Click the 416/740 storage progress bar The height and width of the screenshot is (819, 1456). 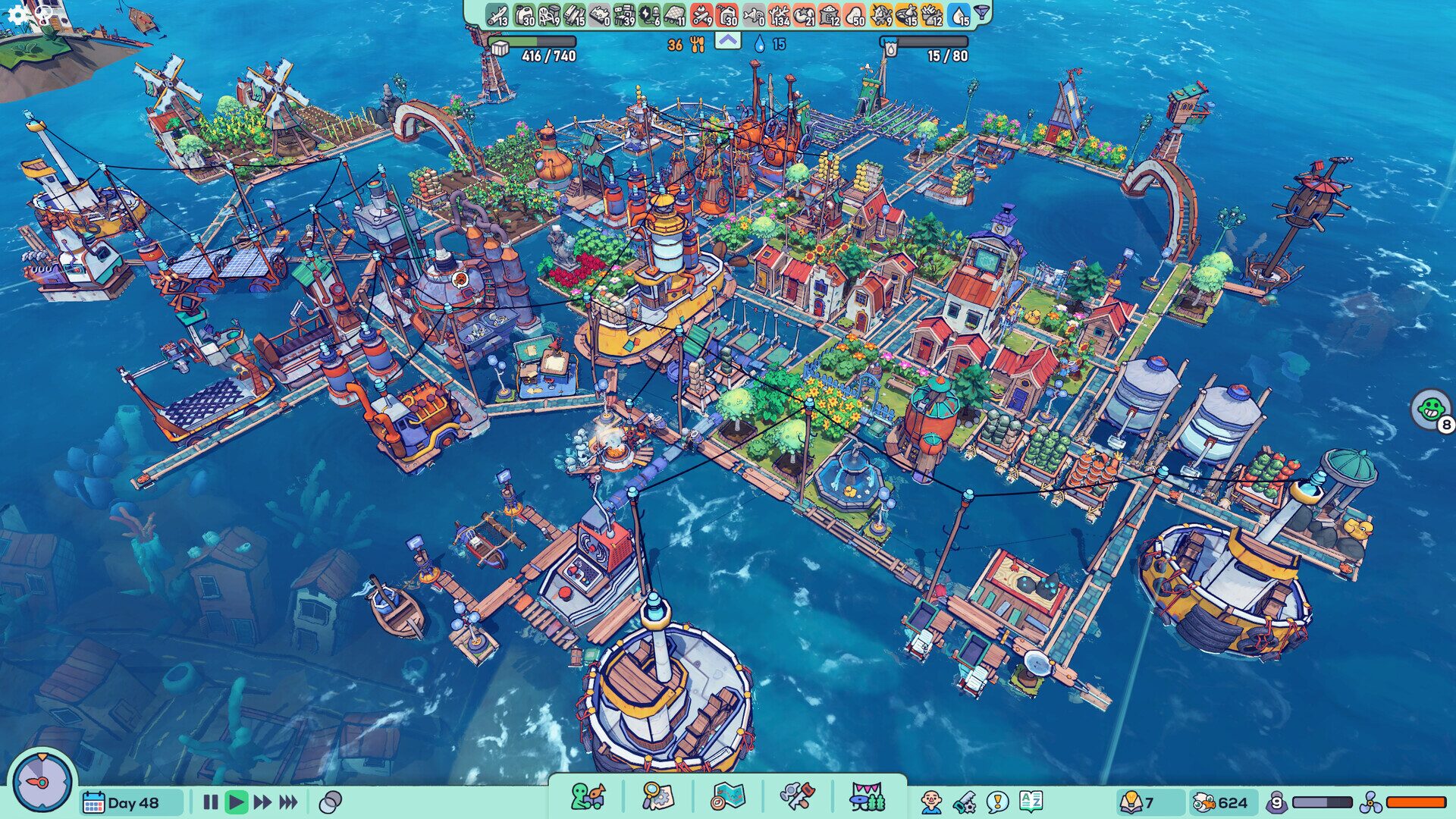531,42
